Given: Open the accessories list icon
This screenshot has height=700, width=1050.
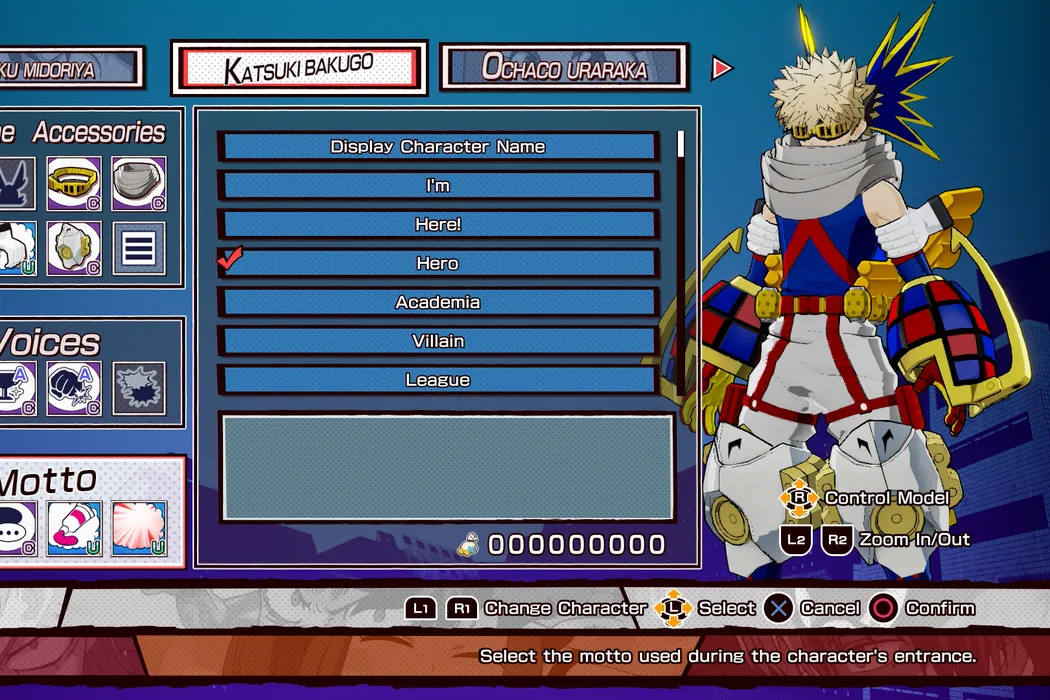Looking at the screenshot, I should [138, 248].
